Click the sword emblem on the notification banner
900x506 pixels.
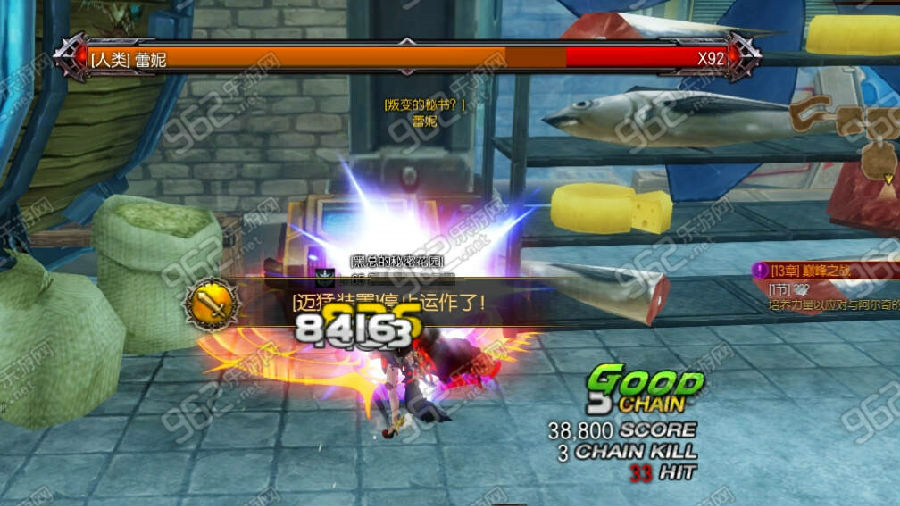[x=212, y=300]
